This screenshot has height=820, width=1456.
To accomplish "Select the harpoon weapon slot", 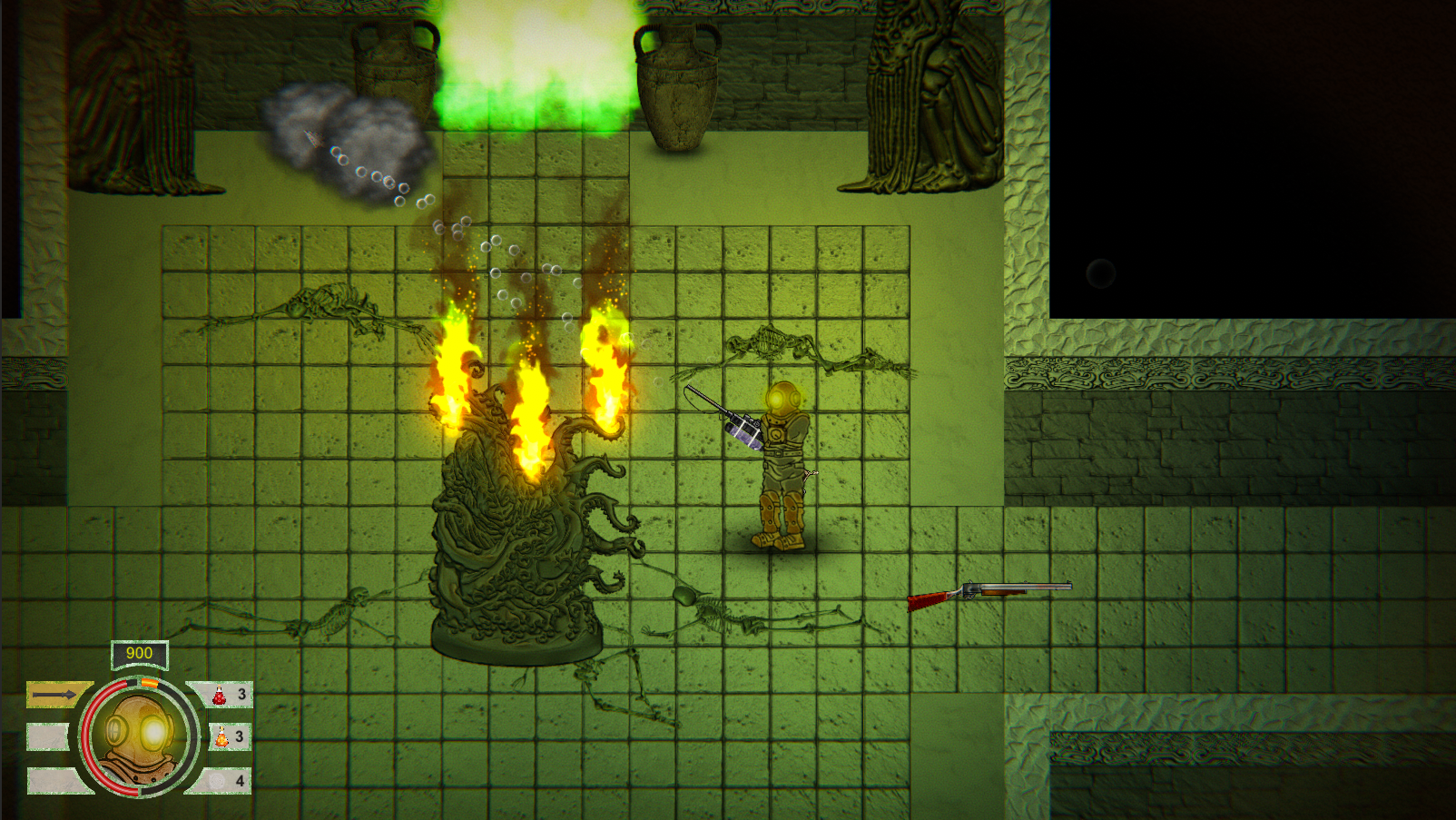I will click(x=57, y=695).
